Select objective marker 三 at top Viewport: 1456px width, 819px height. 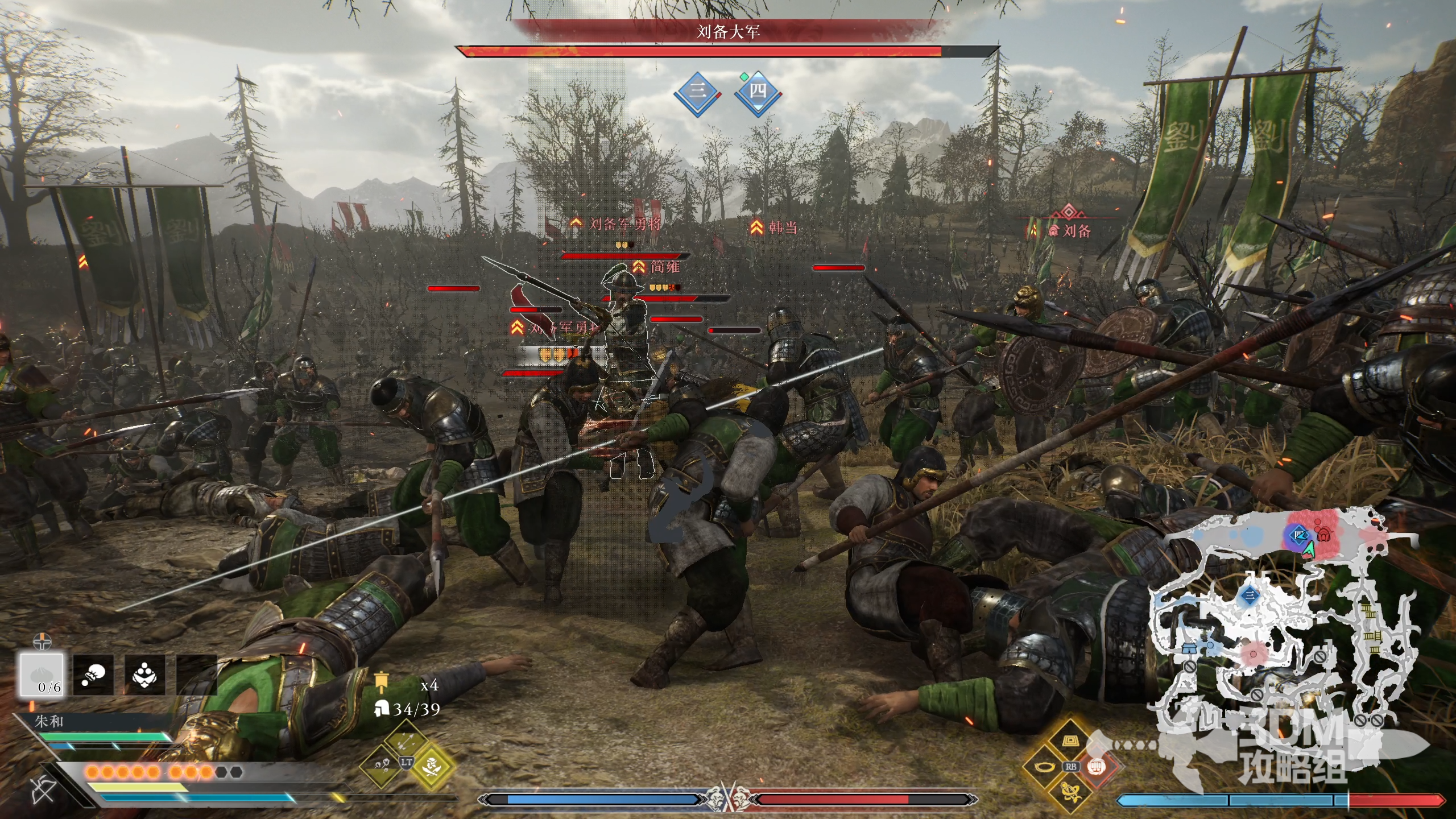697,92
